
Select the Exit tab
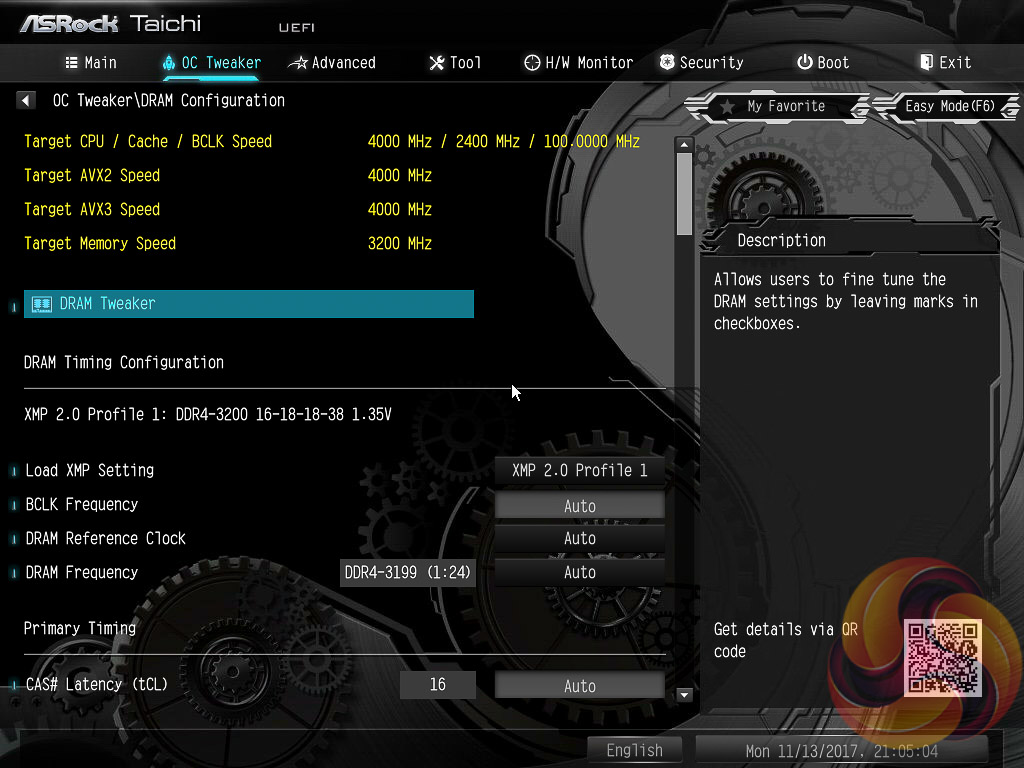[x=945, y=62]
